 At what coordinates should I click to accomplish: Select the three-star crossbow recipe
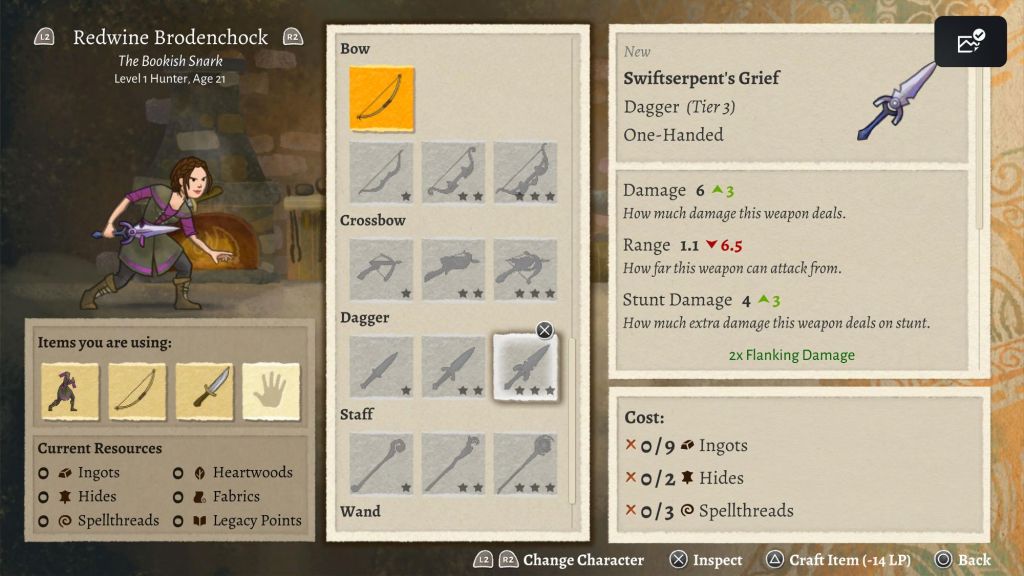point(525,269)
